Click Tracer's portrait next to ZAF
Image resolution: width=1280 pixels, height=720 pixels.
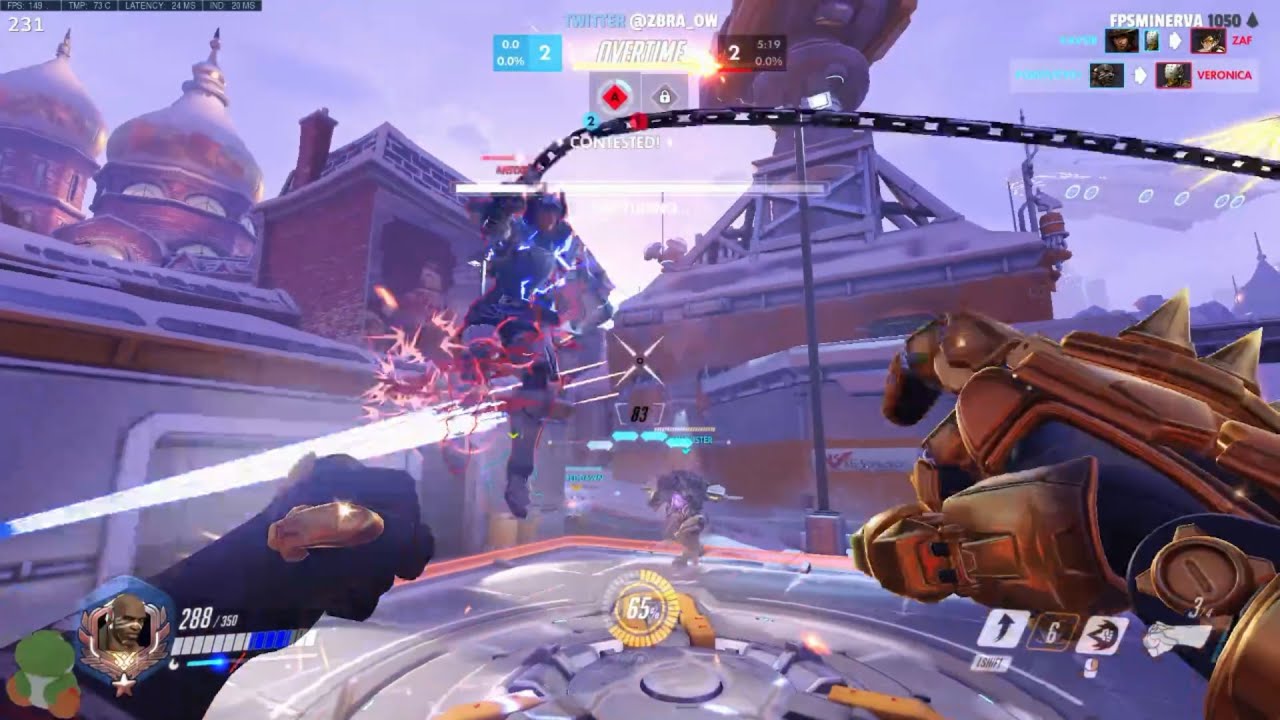(1208, 42)
